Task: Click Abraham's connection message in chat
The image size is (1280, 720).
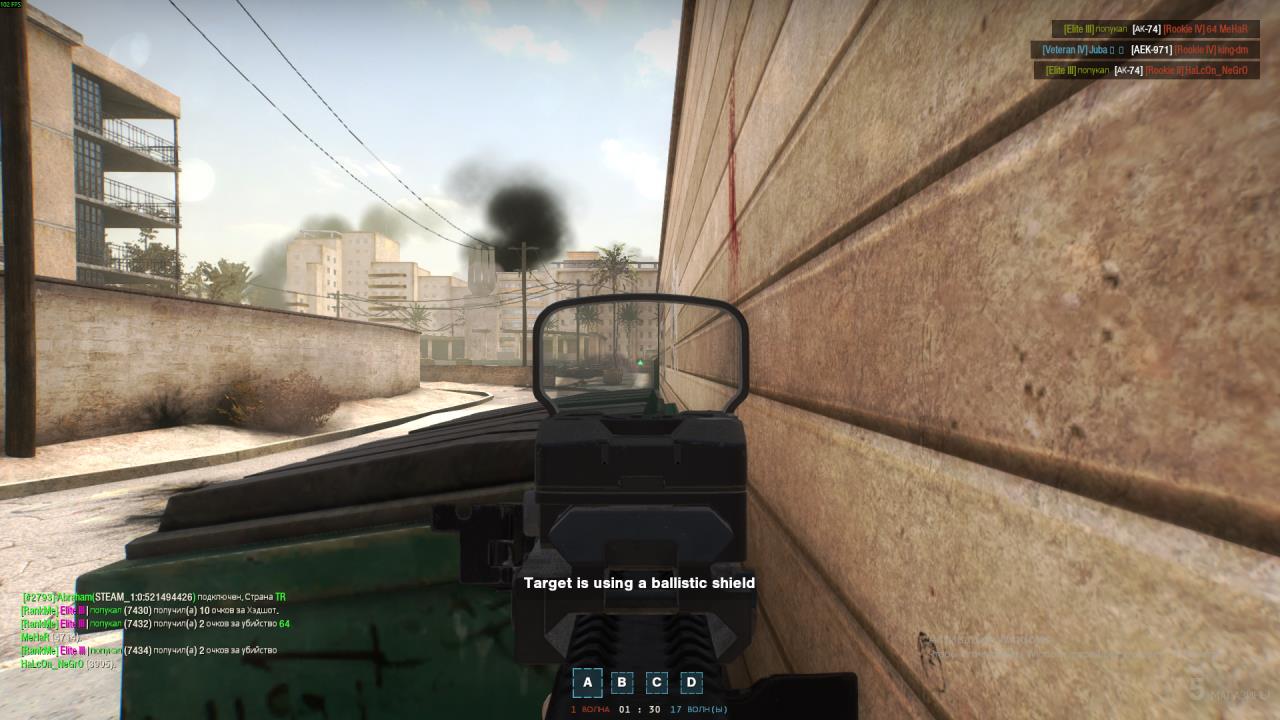Action: (x=154, y=597)
